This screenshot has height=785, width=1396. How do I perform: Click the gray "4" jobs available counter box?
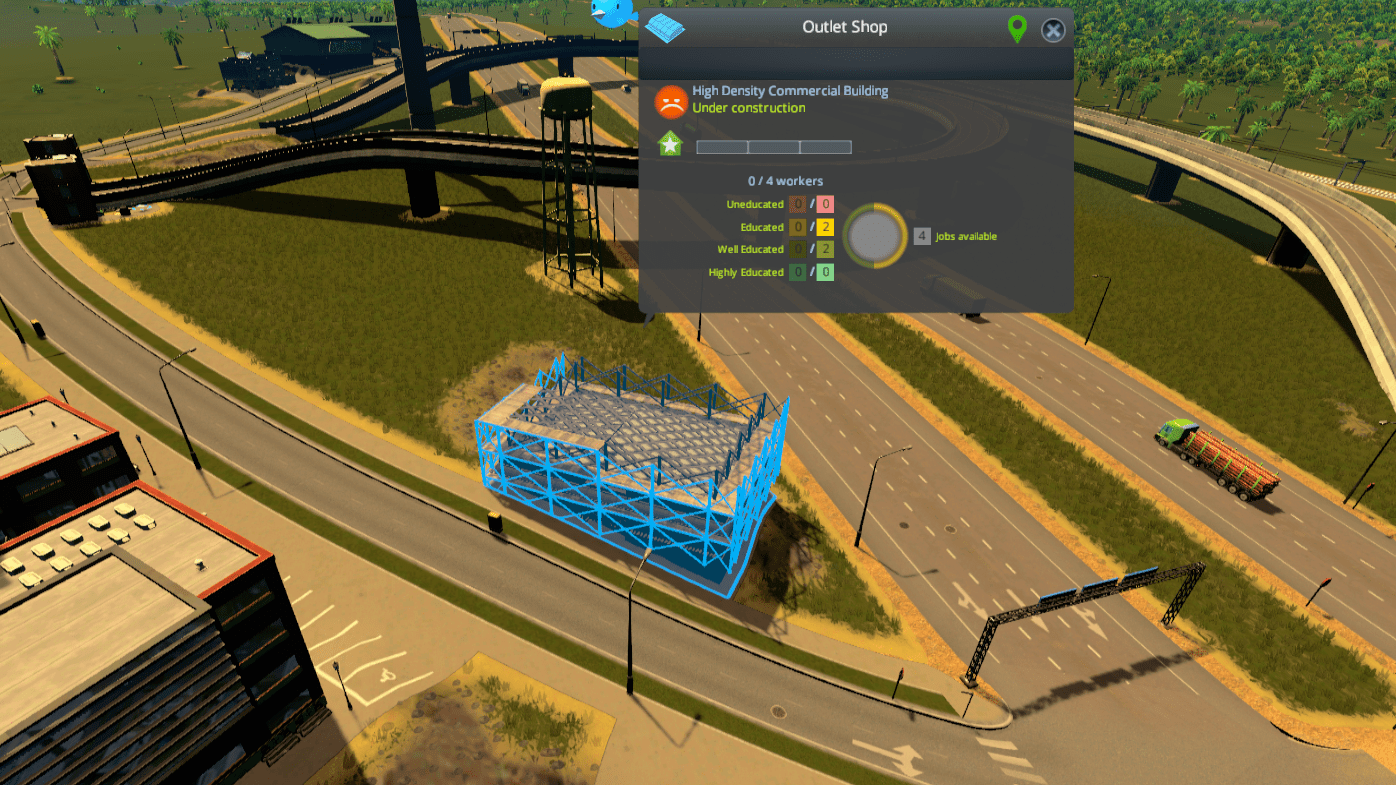pos(920,235)
